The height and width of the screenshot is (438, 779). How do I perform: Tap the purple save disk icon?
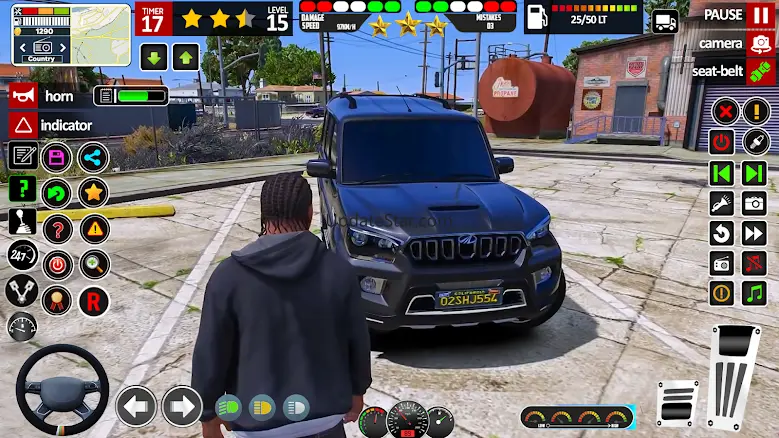pos(57,157)
